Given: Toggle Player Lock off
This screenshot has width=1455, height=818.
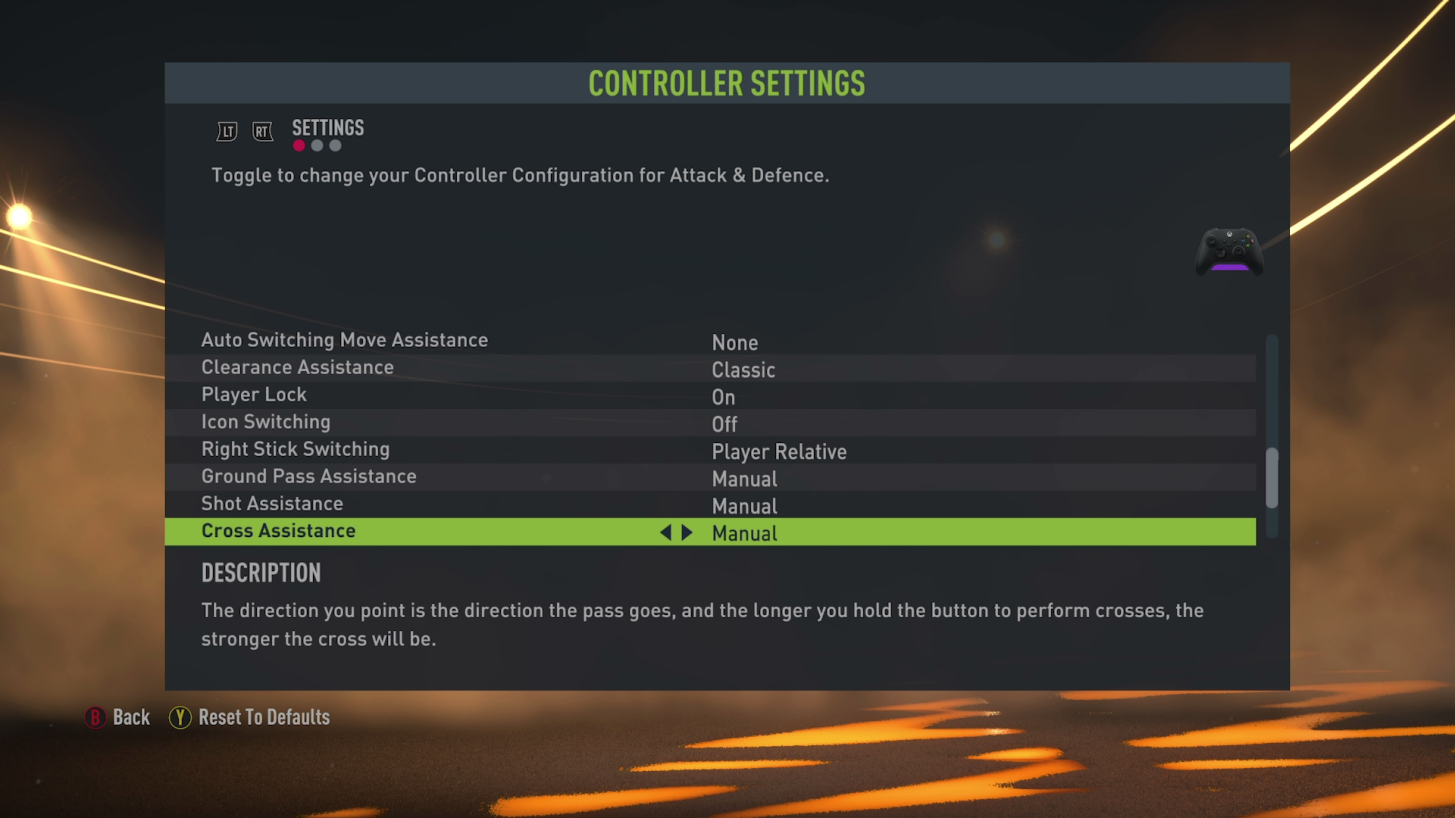Looking at the screenshot, I should [723, 397].
